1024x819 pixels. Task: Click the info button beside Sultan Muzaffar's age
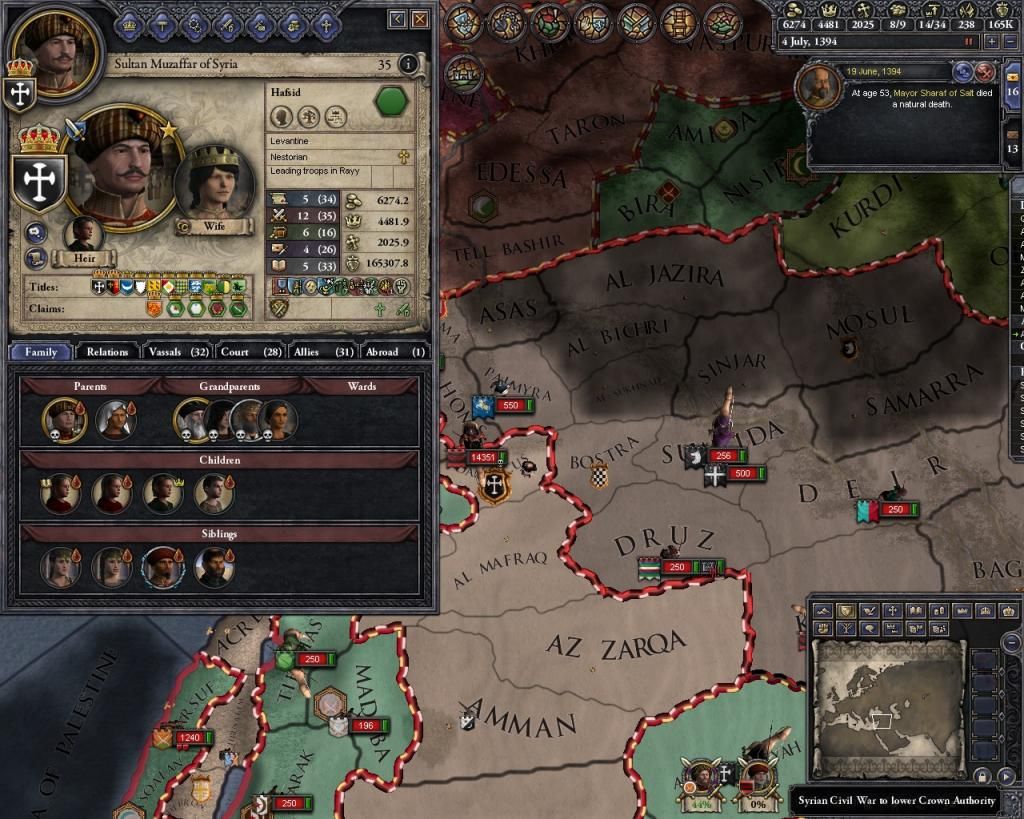click(408, 65)
